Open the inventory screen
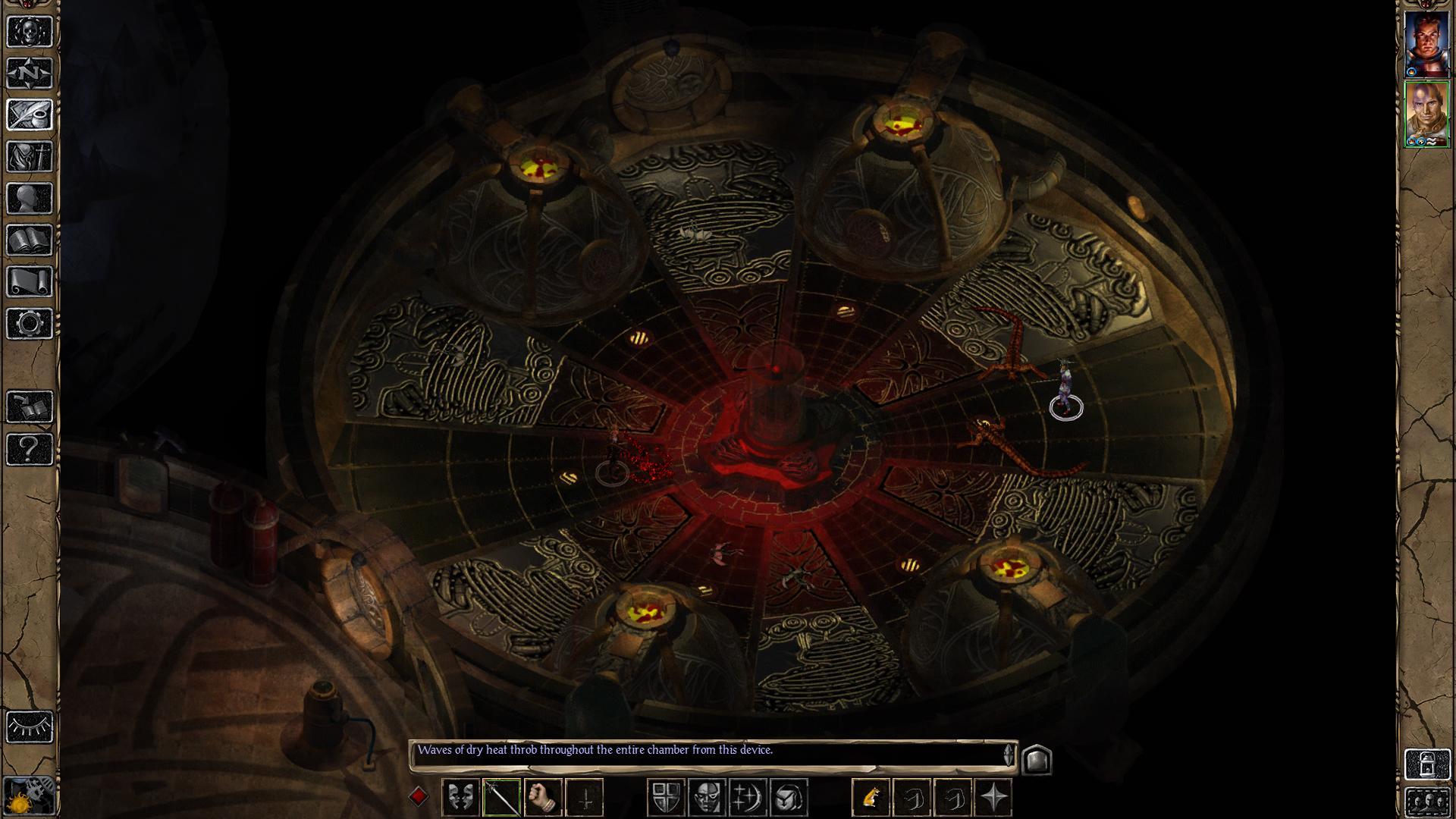The height and width of the screenshot is (819, 1456). [x=30, y=157]
